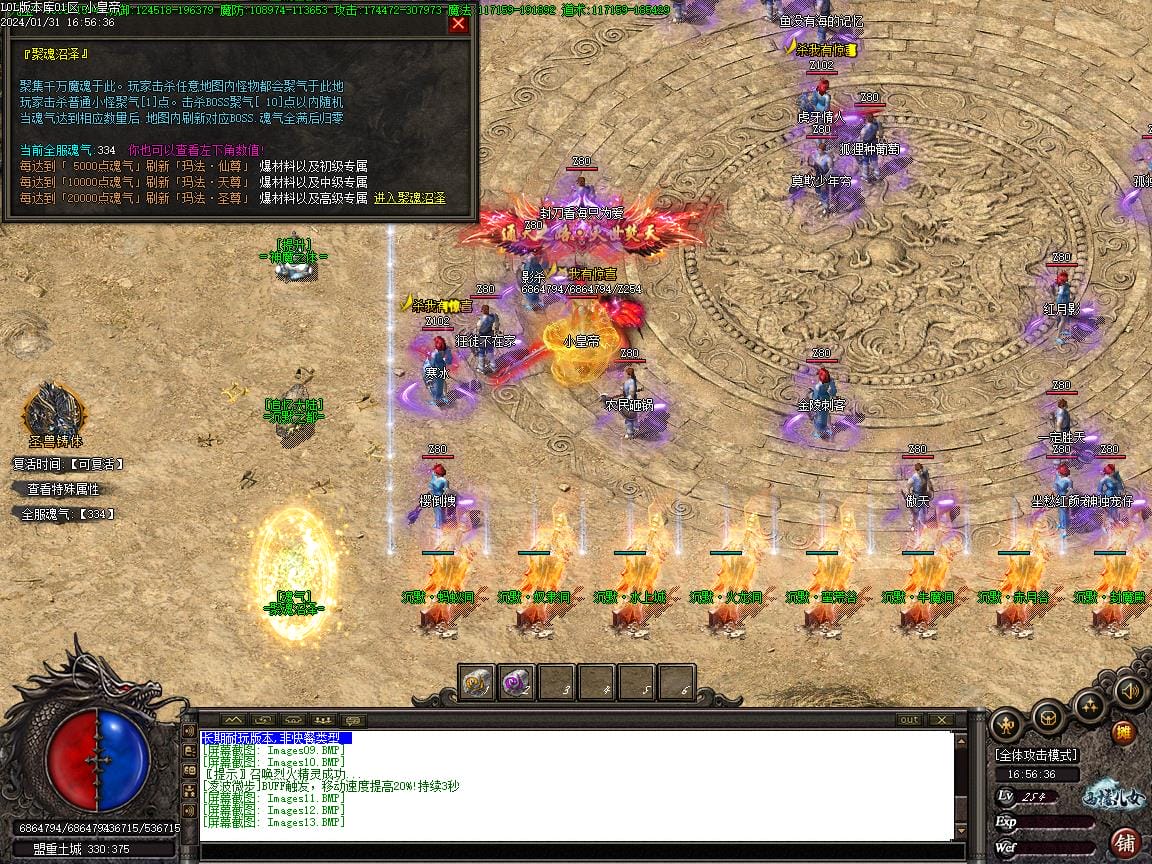The image size is (1152, 864).
Task: Open the 摊 stall button
Action: point(1124,733)
